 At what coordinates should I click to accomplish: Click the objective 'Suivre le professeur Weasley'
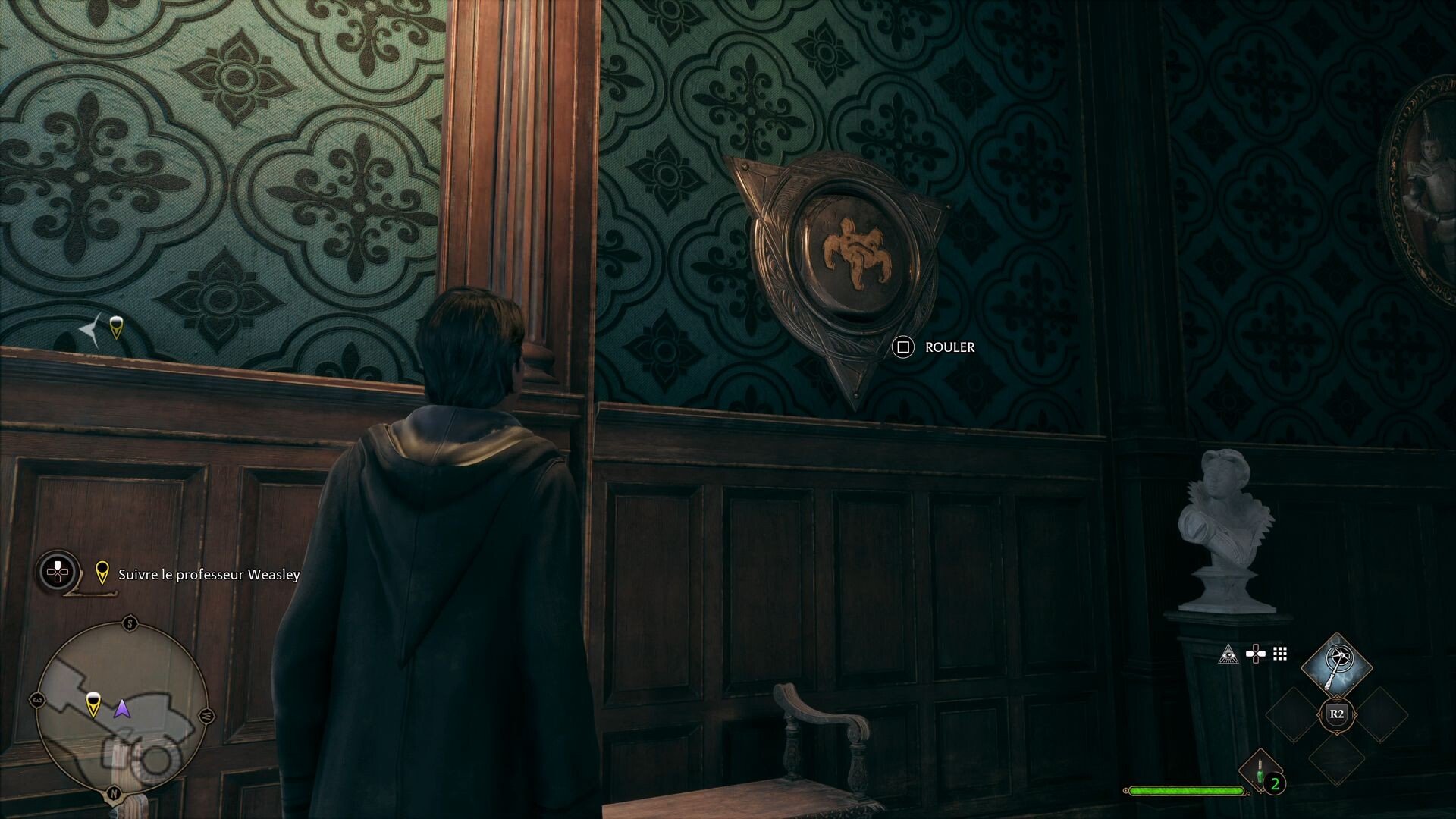point(209,575)
